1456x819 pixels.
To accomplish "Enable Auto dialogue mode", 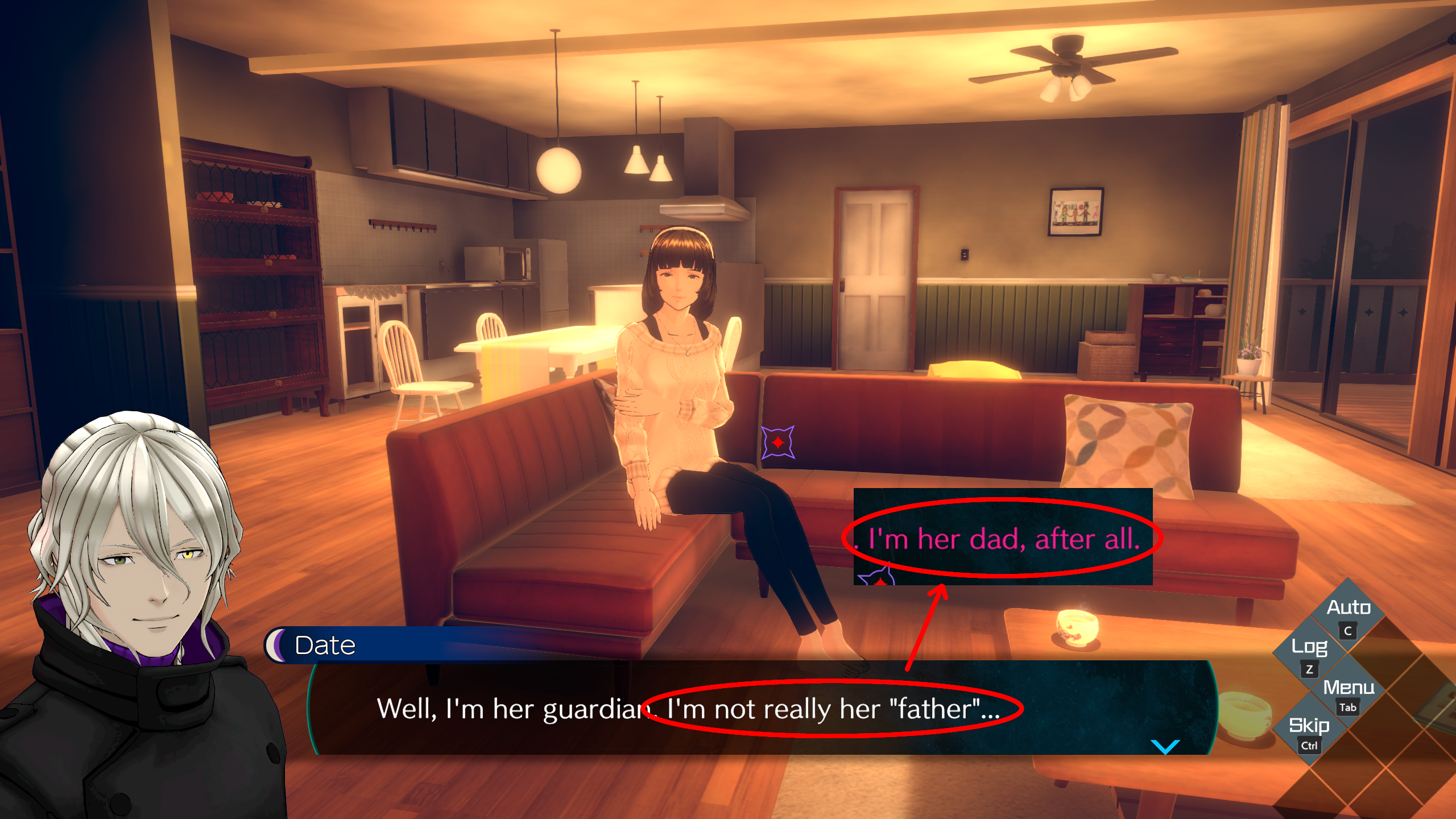I will click(x=1348, y=609).
